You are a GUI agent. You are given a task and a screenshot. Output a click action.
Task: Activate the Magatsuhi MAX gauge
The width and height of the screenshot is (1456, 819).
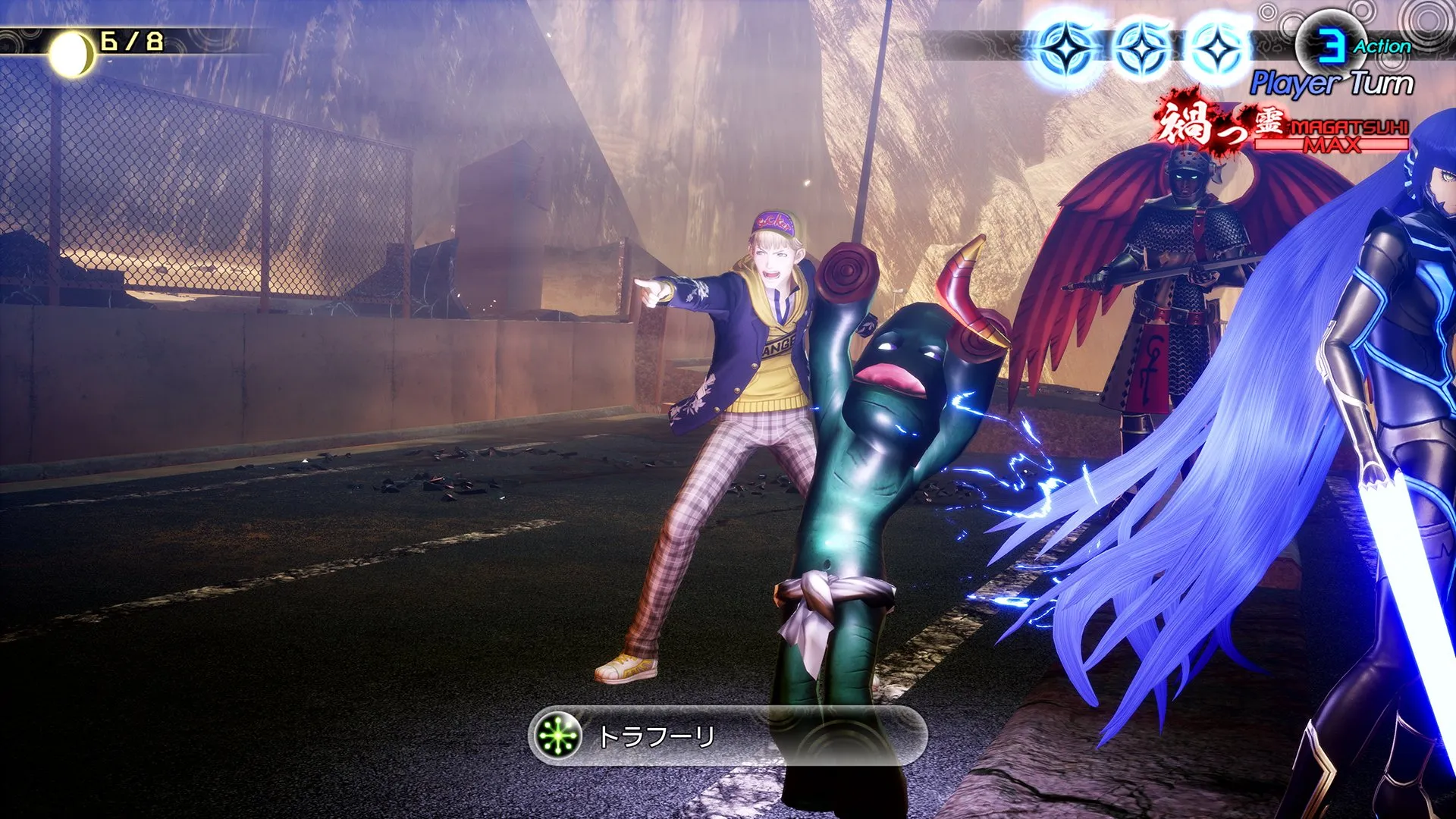pyautogui.click(x=1331, y=135)
